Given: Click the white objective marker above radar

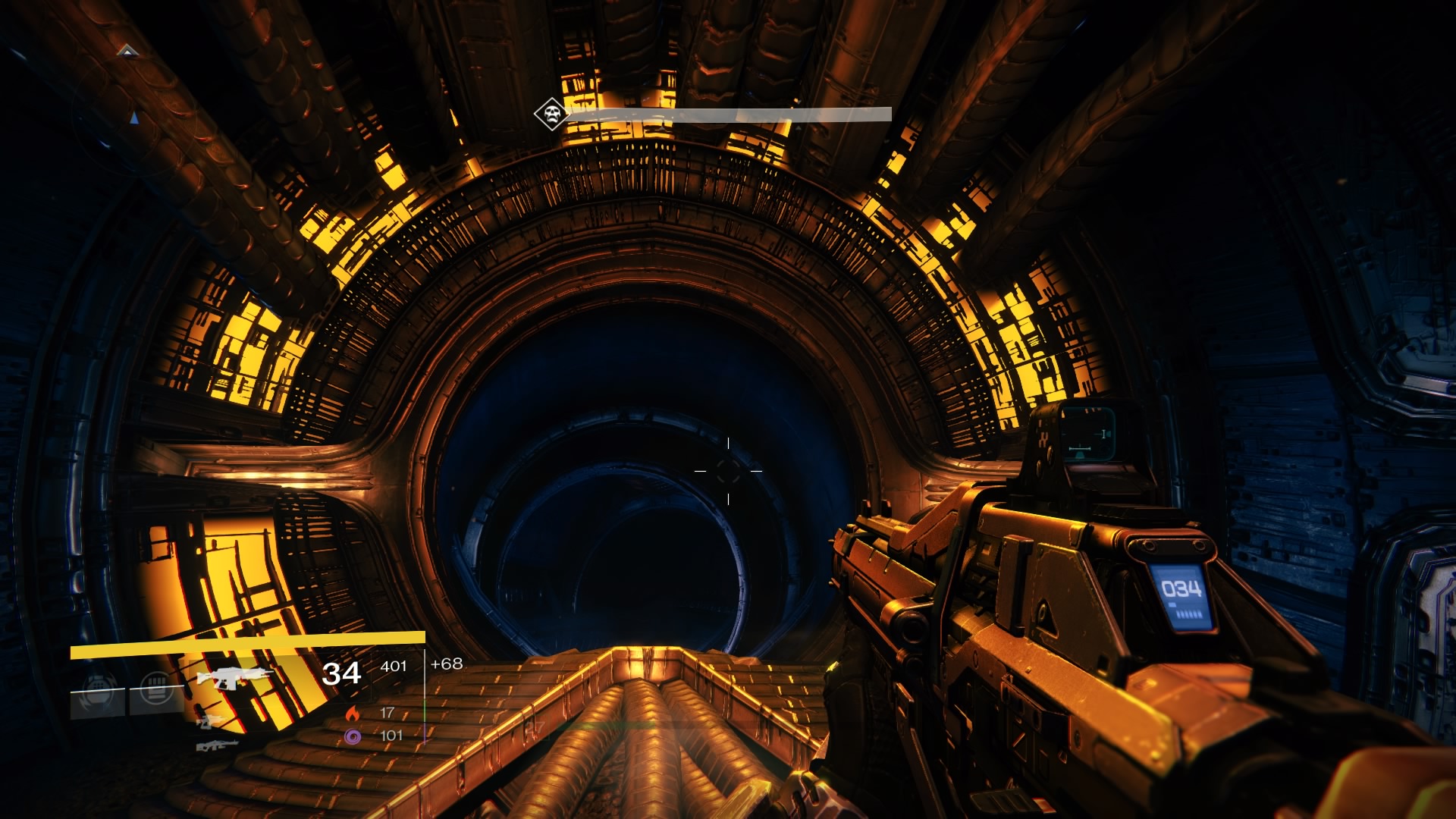Looking at the screenshot, I should pyautogui.click(x=127, y=52).
